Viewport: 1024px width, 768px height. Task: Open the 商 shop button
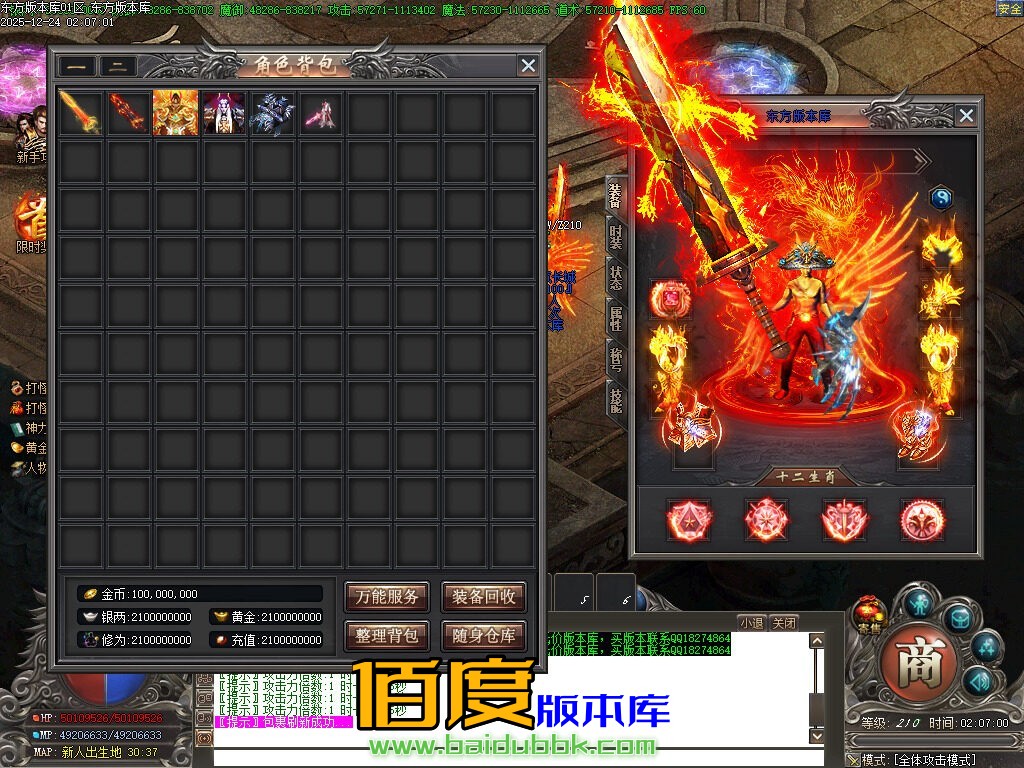[918, 661]
